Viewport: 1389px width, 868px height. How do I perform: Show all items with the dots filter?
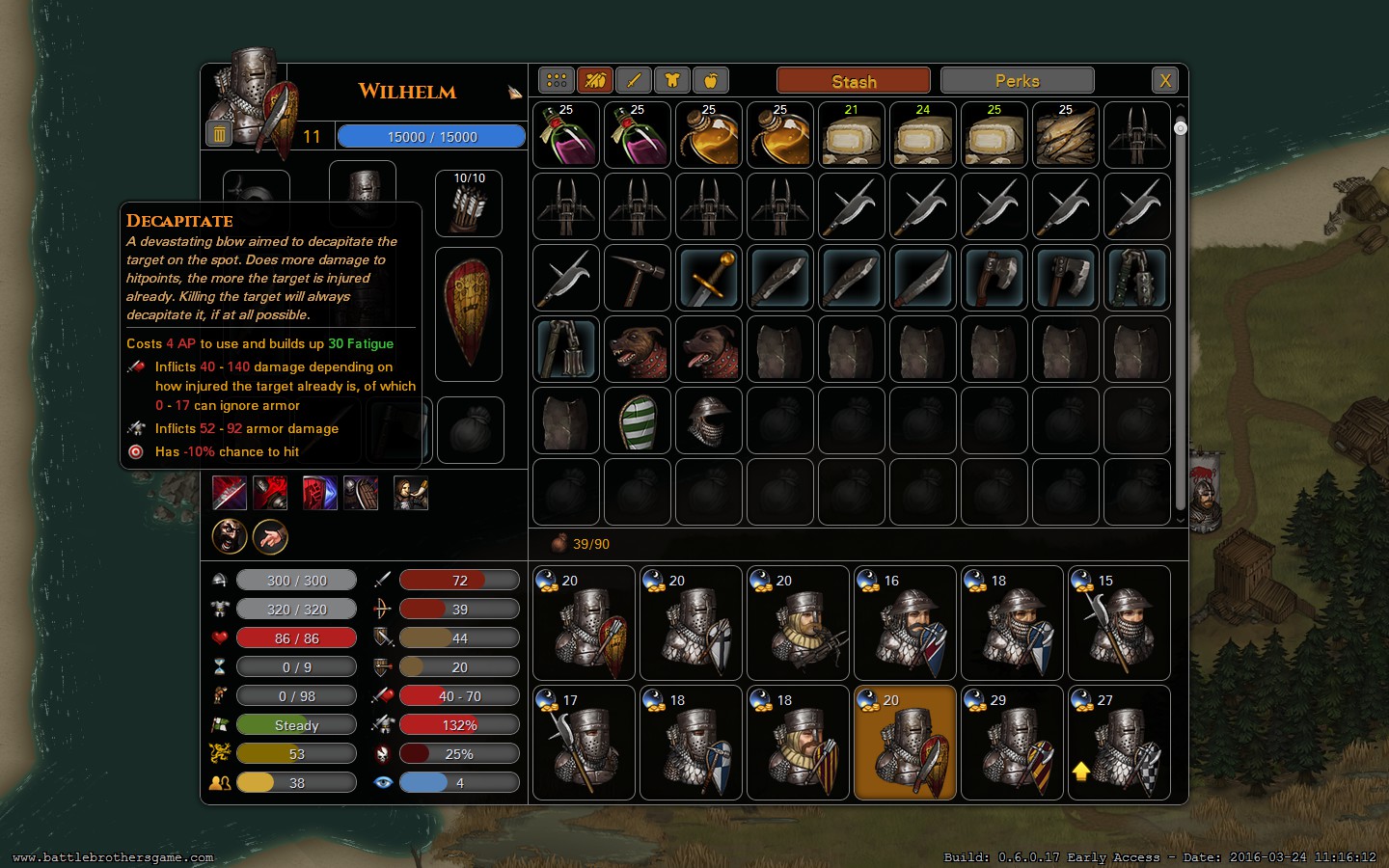(x=557, y=81)
